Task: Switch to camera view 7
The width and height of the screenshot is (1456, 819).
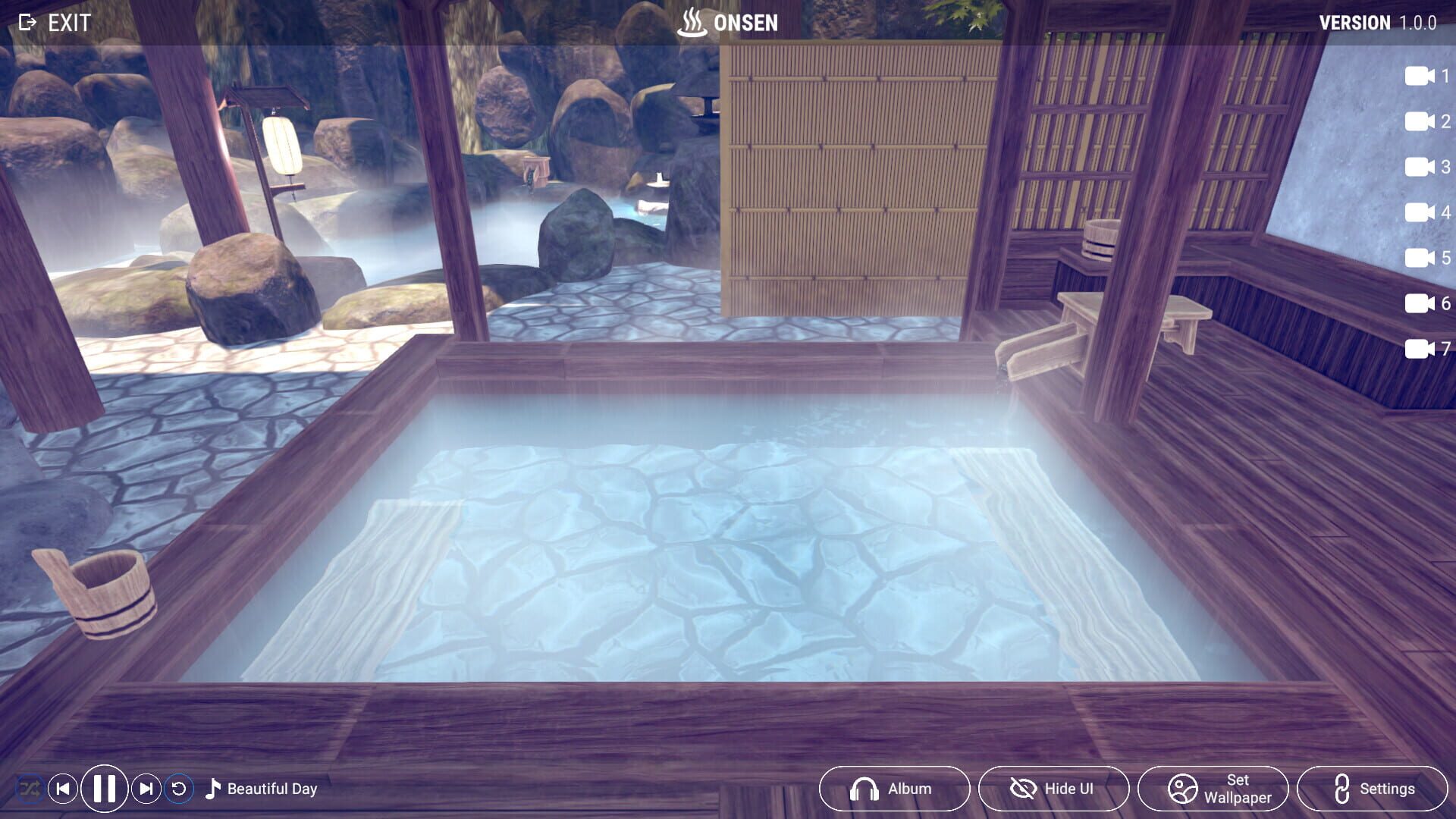Action: (x=1423, y=350)
